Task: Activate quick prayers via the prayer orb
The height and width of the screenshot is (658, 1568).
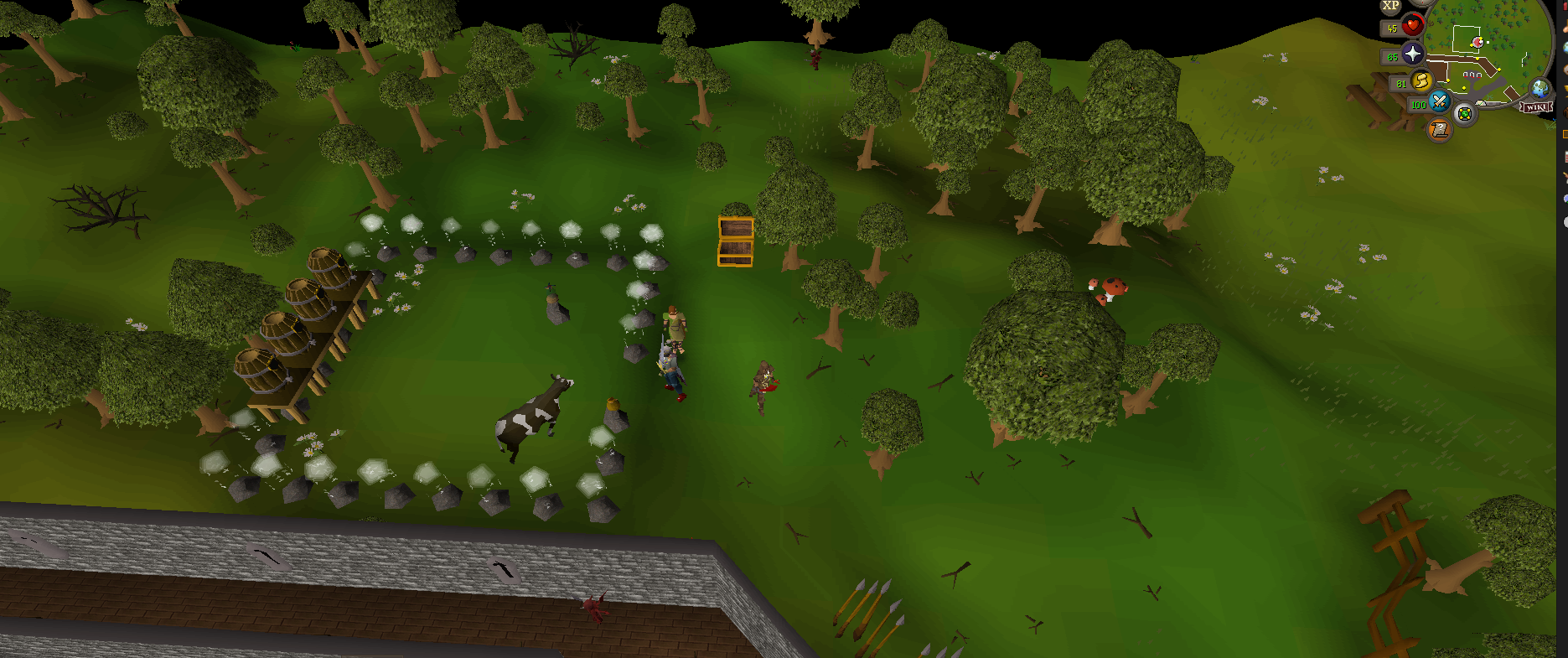Action: click(x=1413, y=54)
